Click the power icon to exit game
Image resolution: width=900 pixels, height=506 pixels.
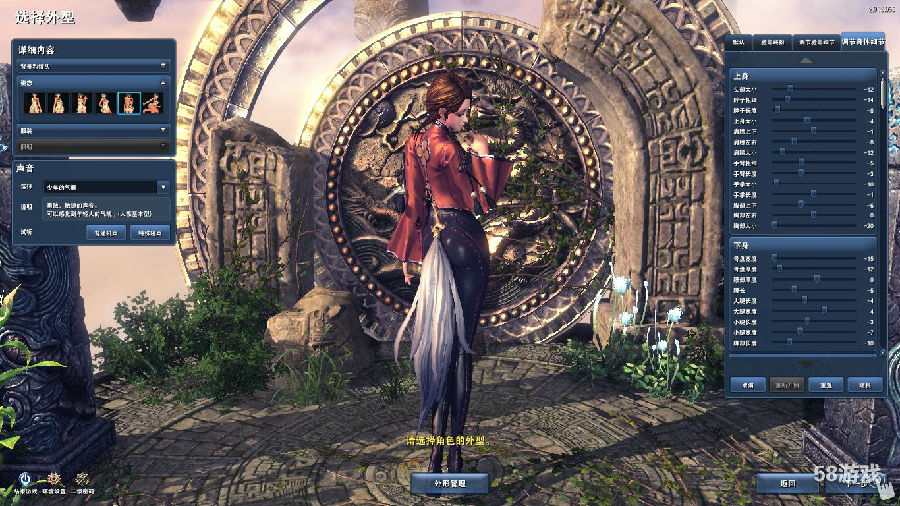pos(23,478)
